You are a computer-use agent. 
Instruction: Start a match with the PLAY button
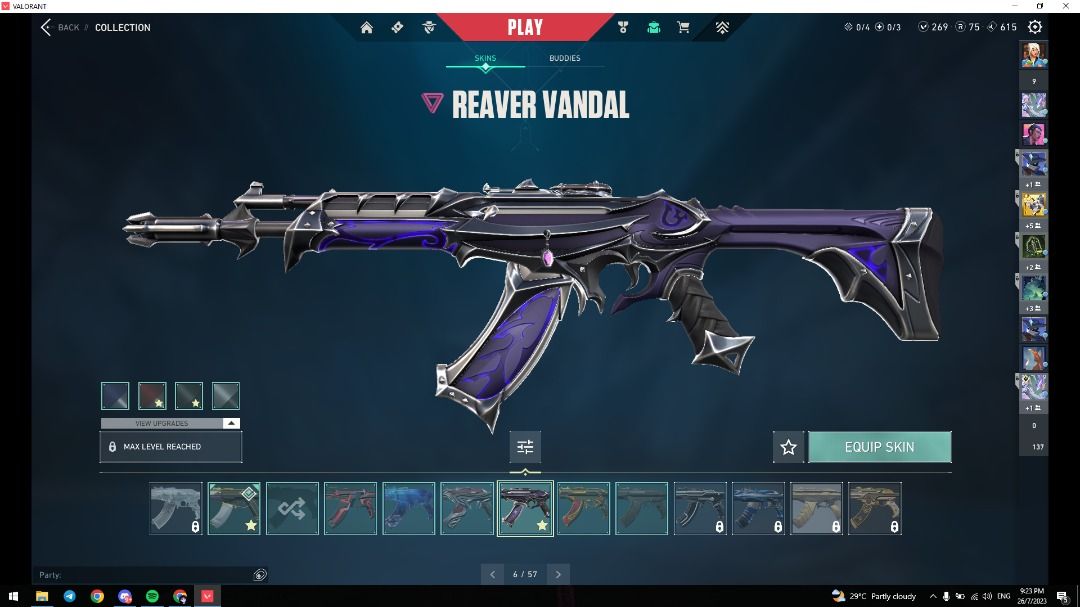(x=525, y=27)
